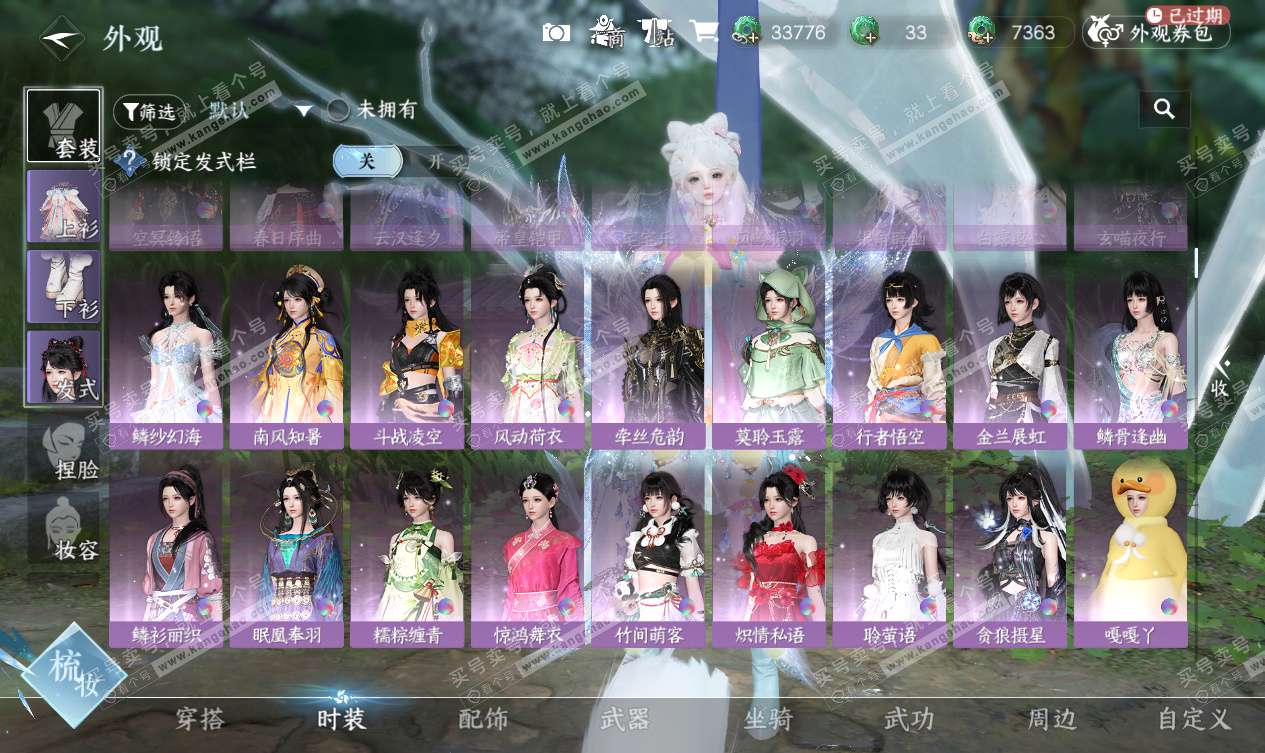1265x753 pixels.
Task: Pick the 嘎嘎了 yellow duck costume
Action: click(x=1130, y=555)
